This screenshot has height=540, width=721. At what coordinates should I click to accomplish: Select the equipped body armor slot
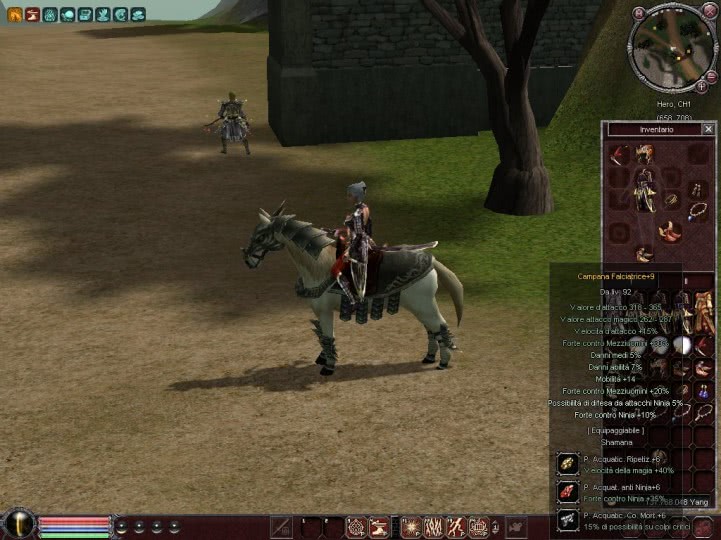click(644, 189)
